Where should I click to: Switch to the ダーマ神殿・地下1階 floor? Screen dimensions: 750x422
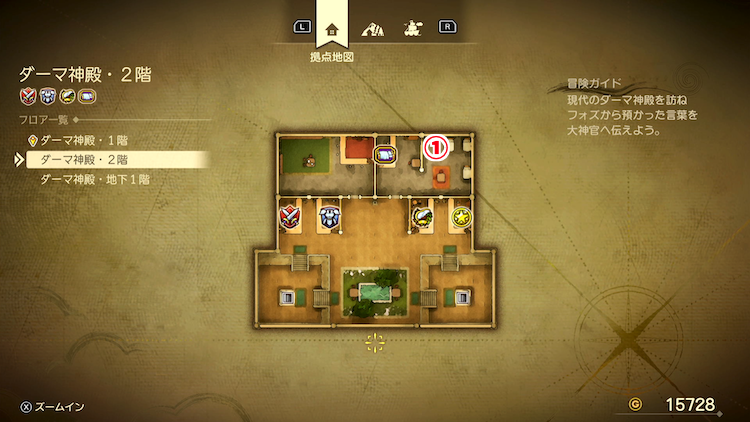point(95,180)
